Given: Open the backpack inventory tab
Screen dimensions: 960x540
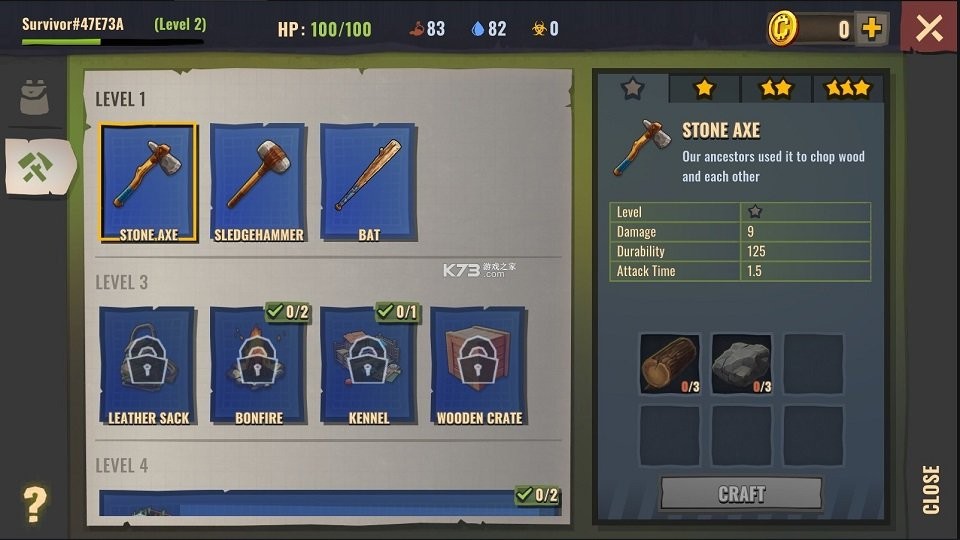Looking at the screenshot, I should coord(35,96).
